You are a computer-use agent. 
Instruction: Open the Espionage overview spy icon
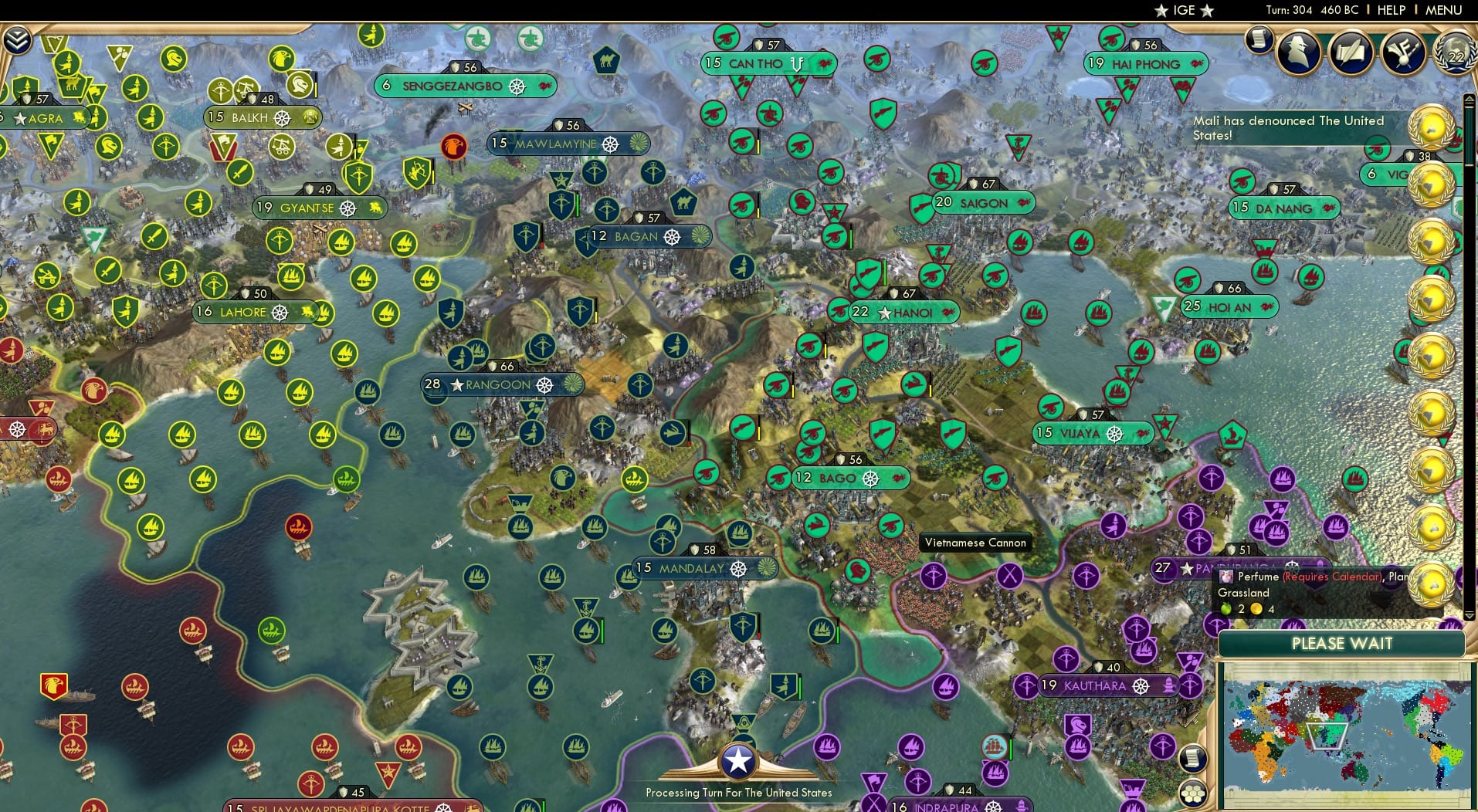pos(1299,52)
